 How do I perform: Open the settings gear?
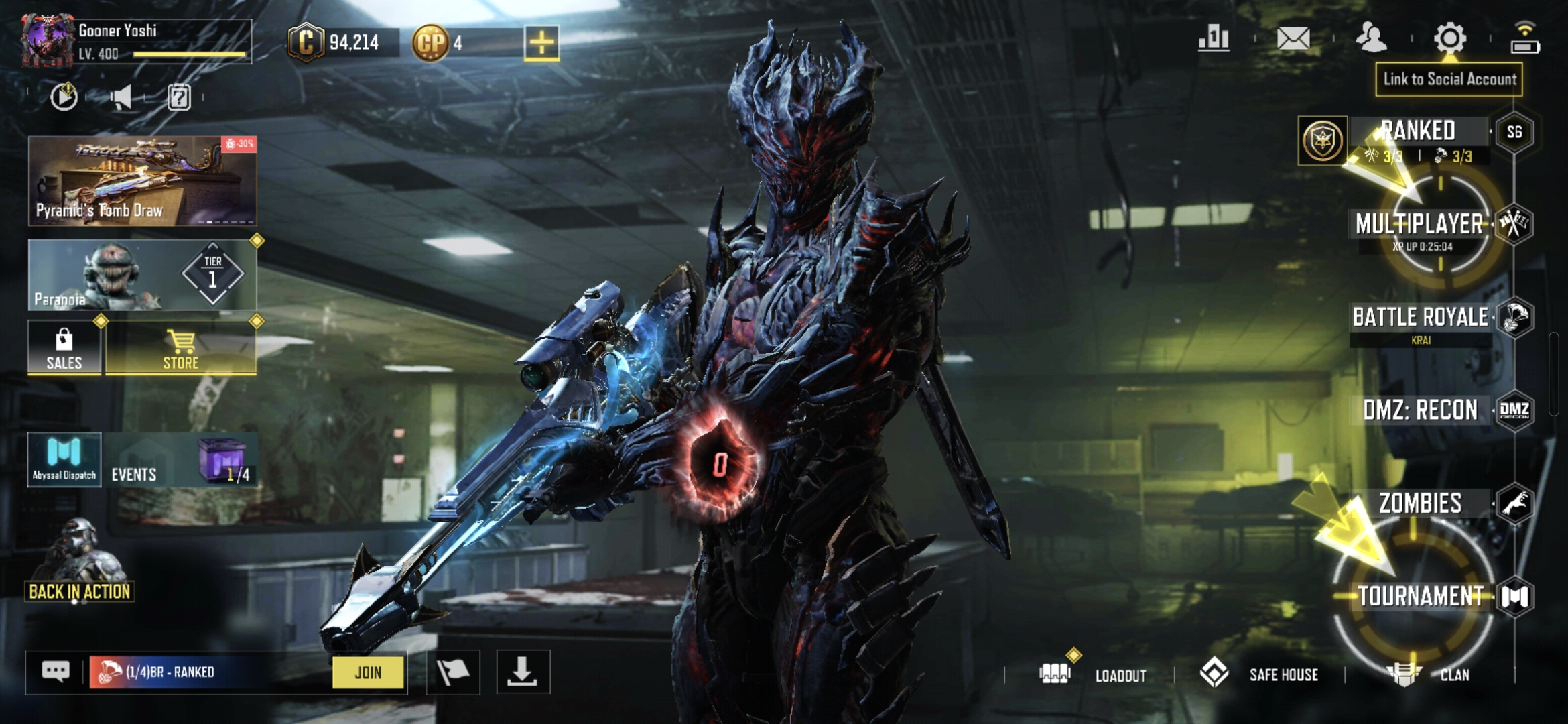[x=1449, y=38]
